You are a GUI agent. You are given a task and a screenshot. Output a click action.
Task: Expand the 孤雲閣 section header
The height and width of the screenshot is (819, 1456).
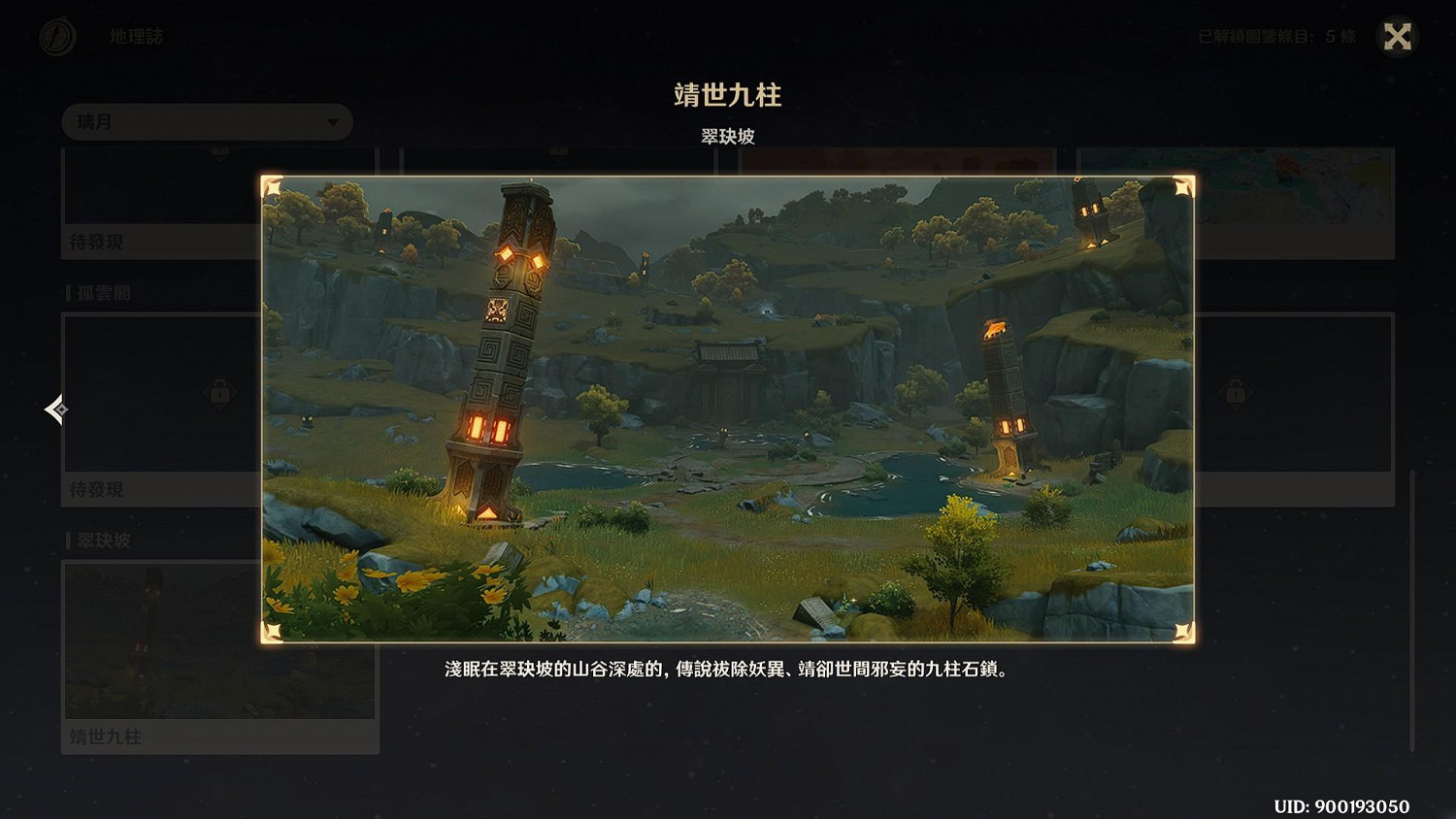click(x=102, y=292)
